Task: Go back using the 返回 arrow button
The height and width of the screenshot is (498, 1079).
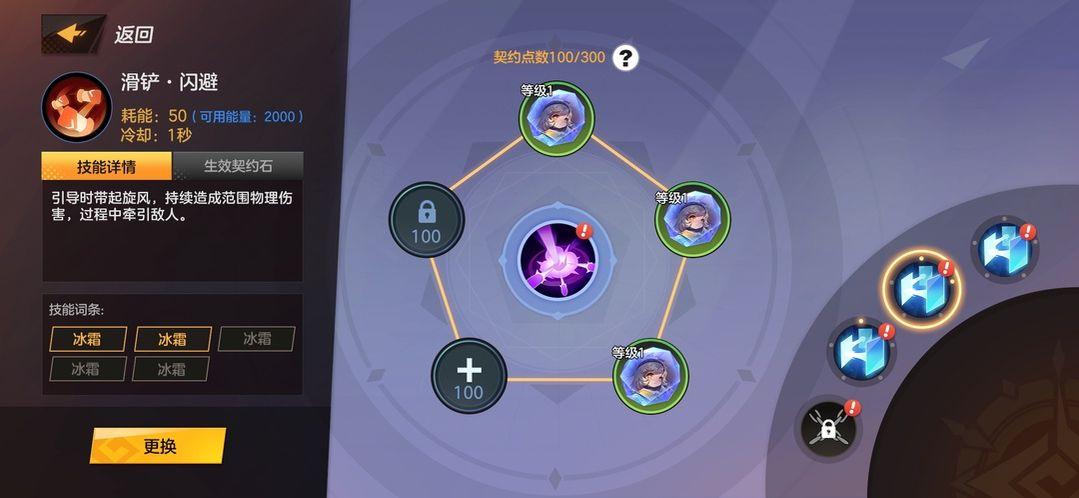Action: [x=74, y=33]
